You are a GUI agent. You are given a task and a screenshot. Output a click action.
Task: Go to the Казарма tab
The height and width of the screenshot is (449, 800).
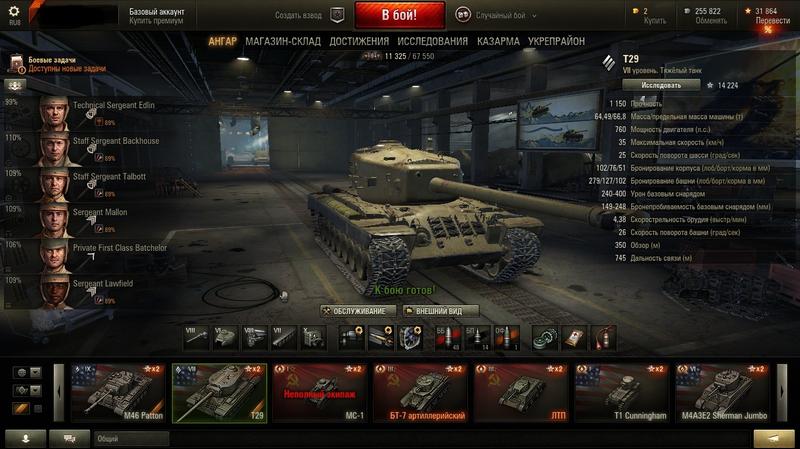[x=497, y=41]
